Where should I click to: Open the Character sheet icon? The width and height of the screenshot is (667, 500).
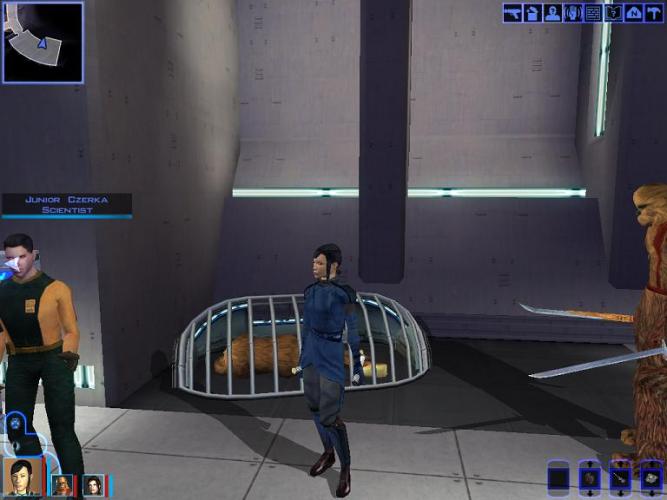click(x=553, y=13)
